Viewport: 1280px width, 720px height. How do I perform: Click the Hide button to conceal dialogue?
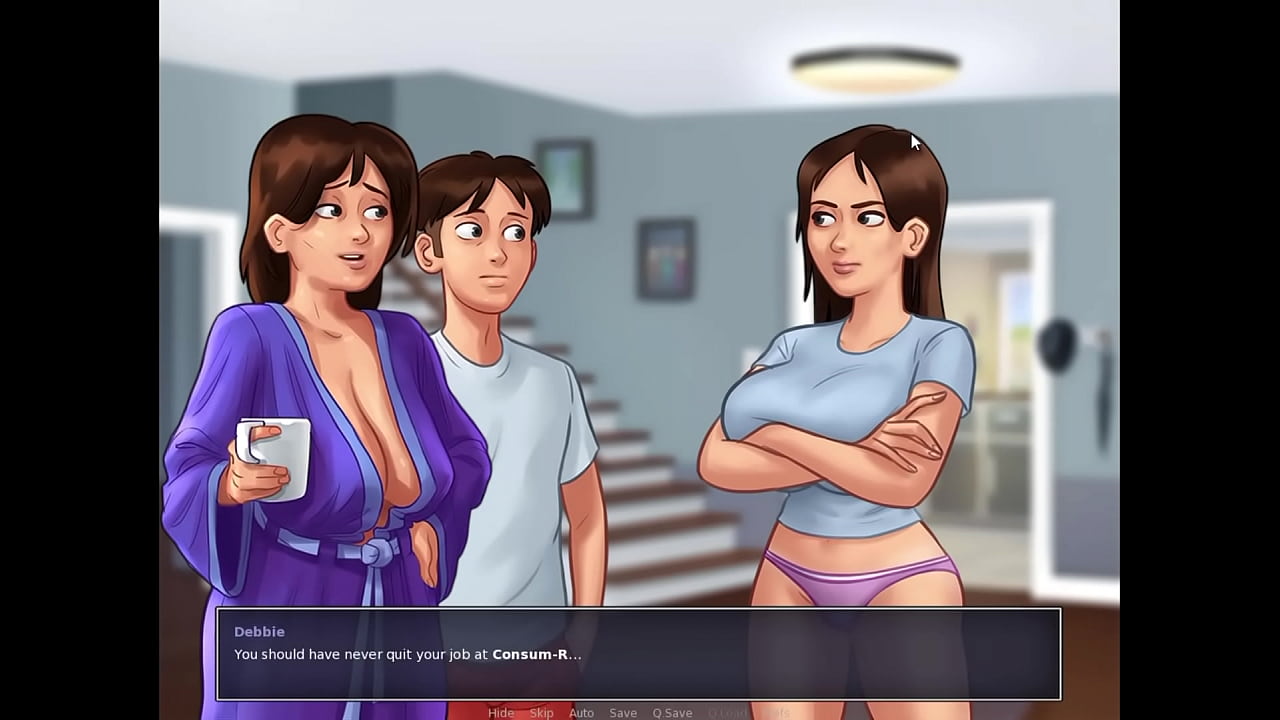point(501,712)
